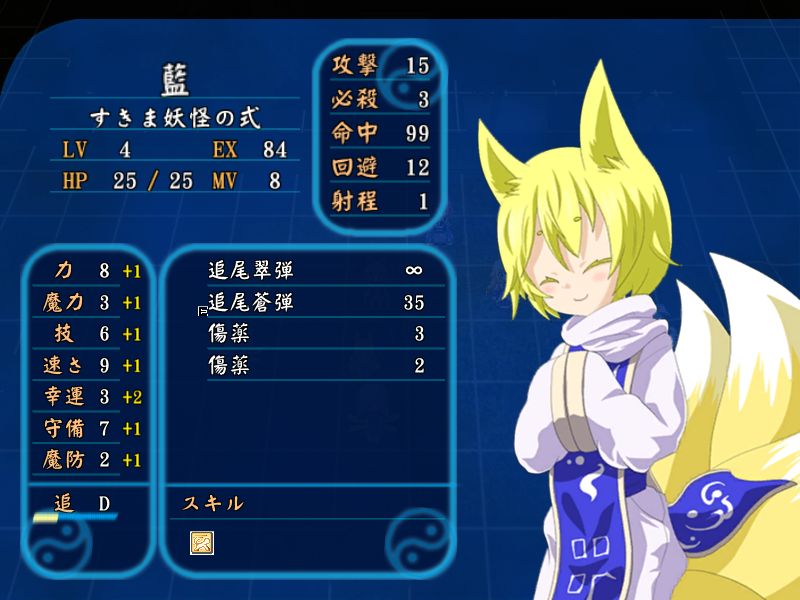Screen dimensions: 800x600
Task: Click the skill icon under スキル
Action: point(201,543)
